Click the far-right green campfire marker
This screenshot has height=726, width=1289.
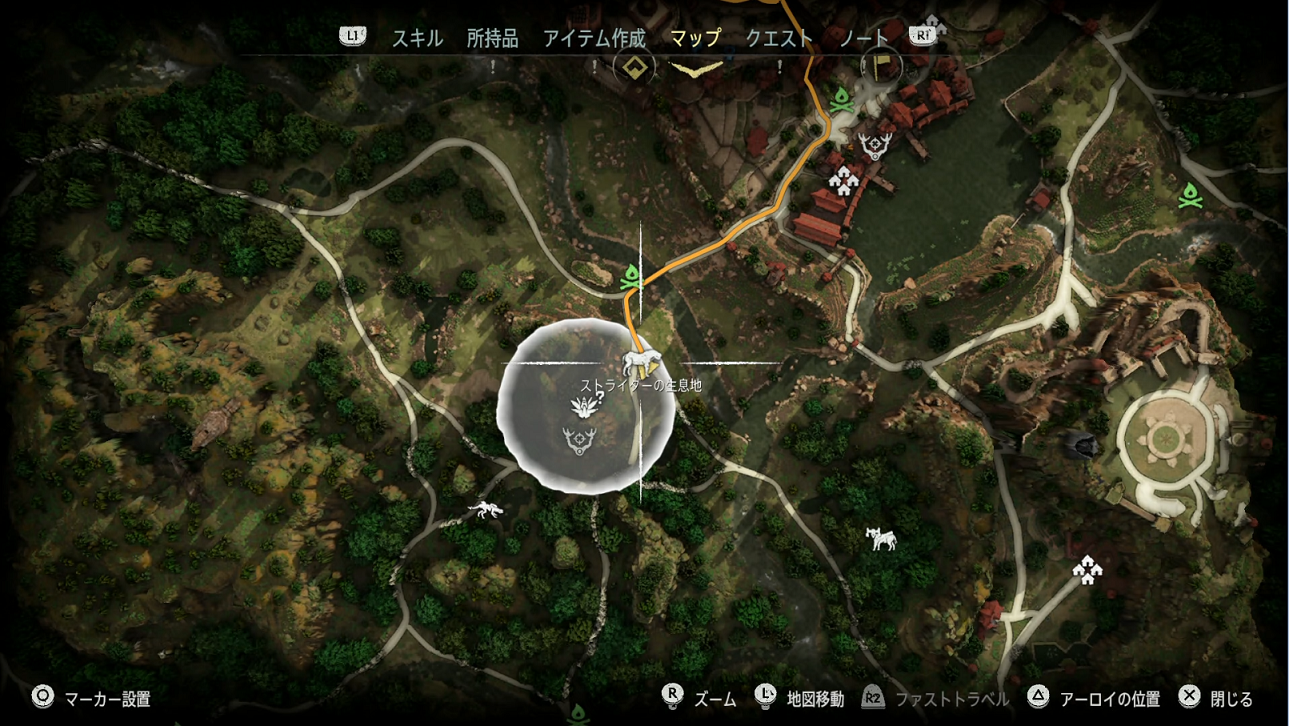1189,194
